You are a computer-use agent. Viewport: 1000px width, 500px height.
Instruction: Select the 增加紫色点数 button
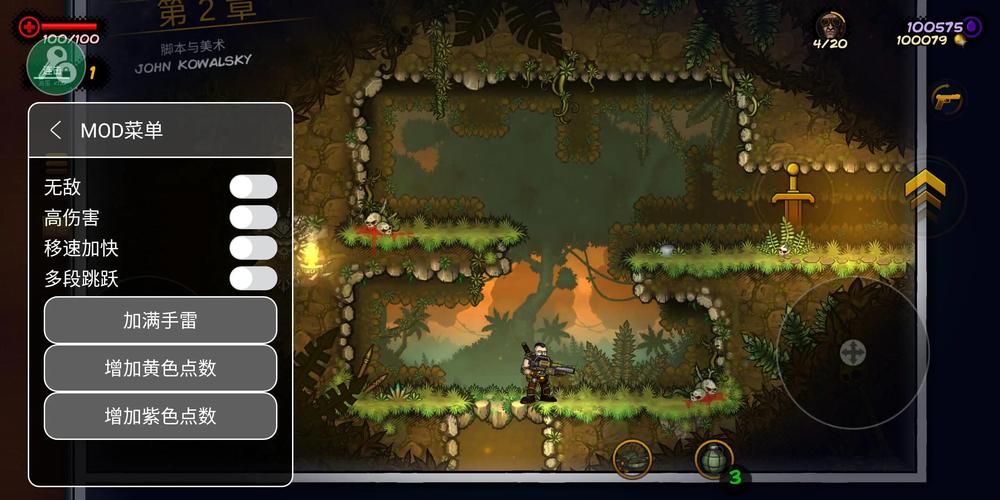click(160, 416)
